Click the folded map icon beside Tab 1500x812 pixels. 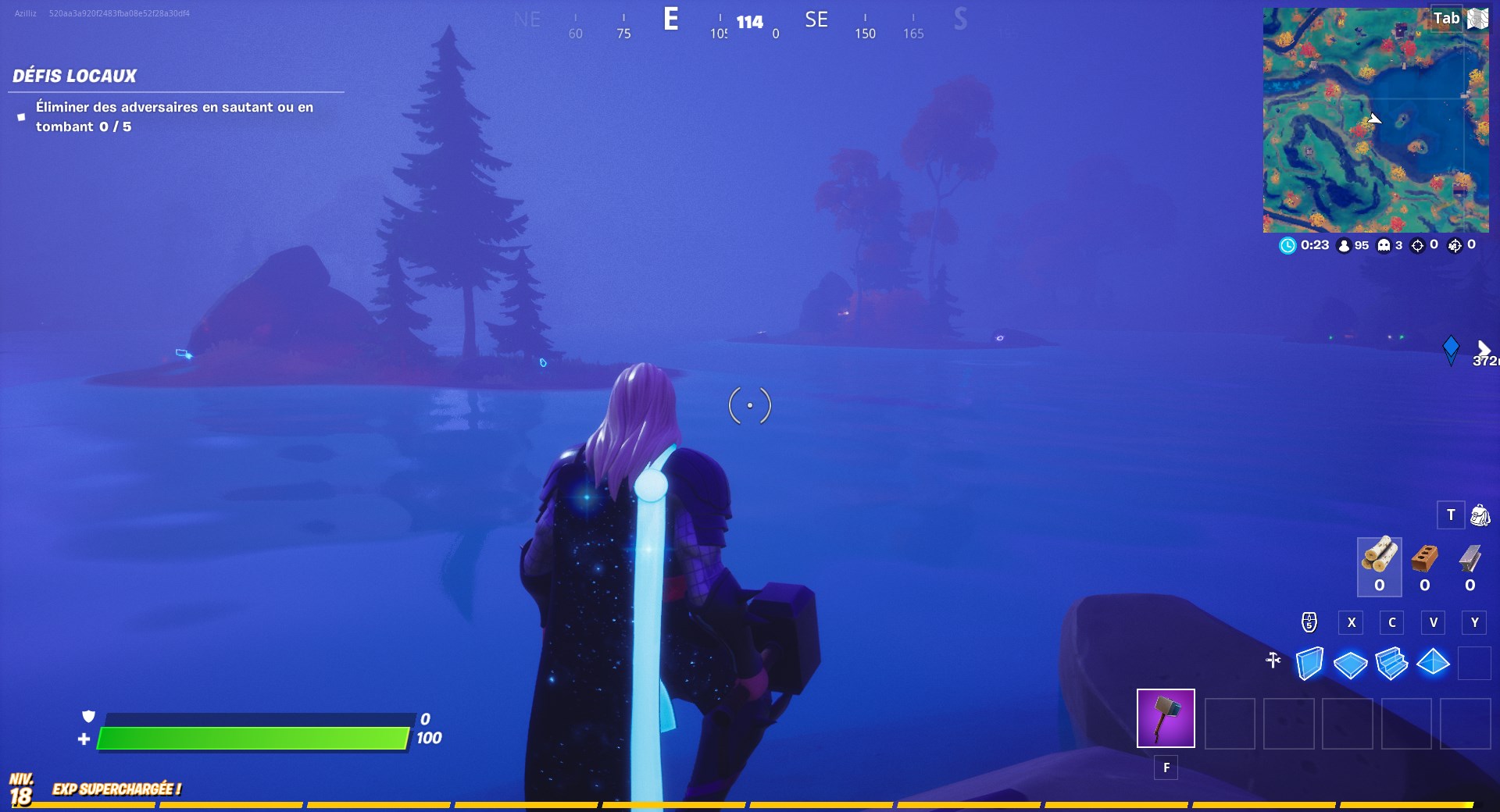pyautogui.click(x=1477, y=17)
